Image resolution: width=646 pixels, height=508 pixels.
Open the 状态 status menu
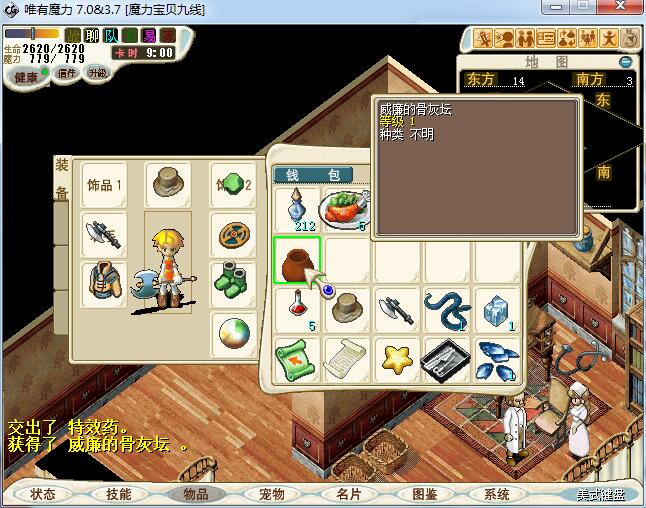point(43,494)
